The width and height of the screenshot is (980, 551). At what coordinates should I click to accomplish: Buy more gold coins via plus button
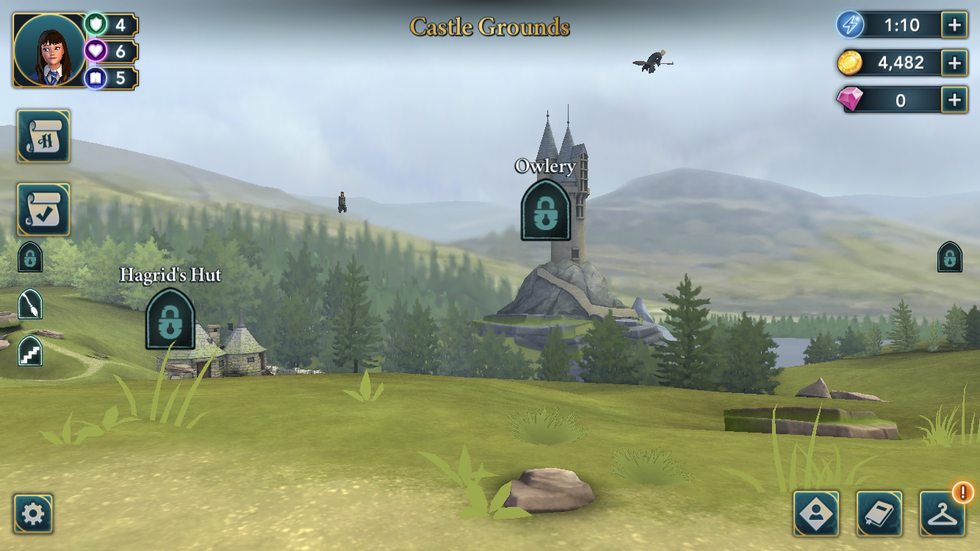(x=954, y=63)
